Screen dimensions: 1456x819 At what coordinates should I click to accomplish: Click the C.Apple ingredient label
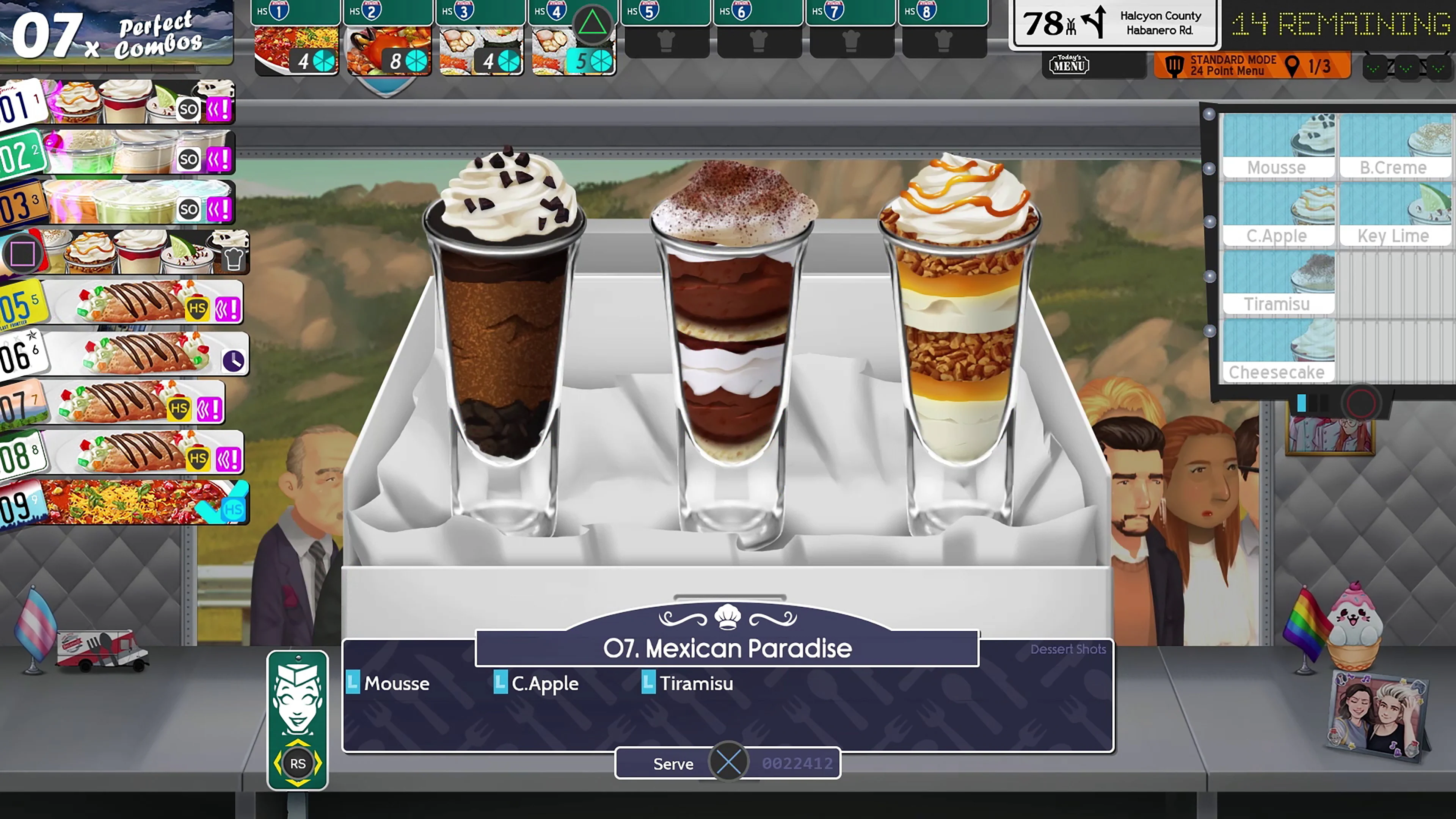click(544, 683)
